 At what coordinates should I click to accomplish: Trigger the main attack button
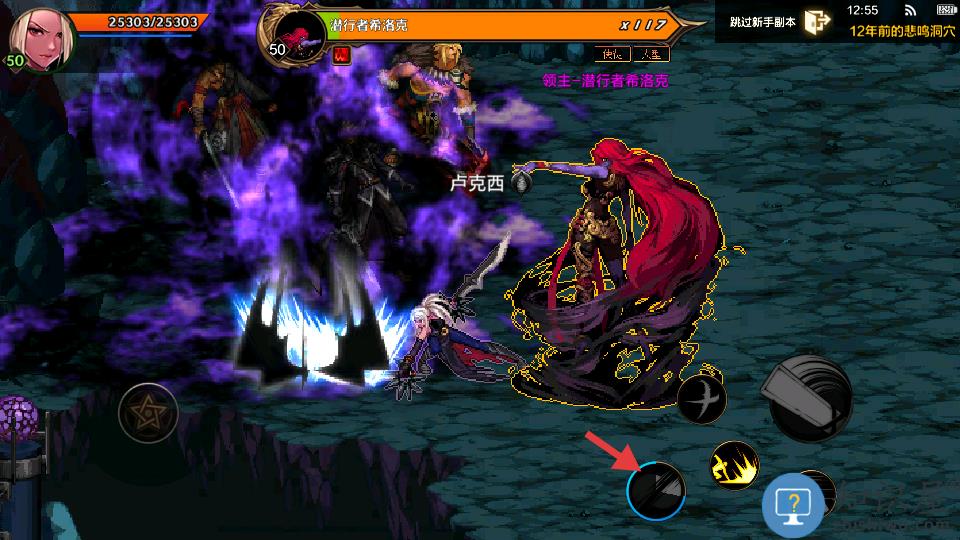(810, 398)
